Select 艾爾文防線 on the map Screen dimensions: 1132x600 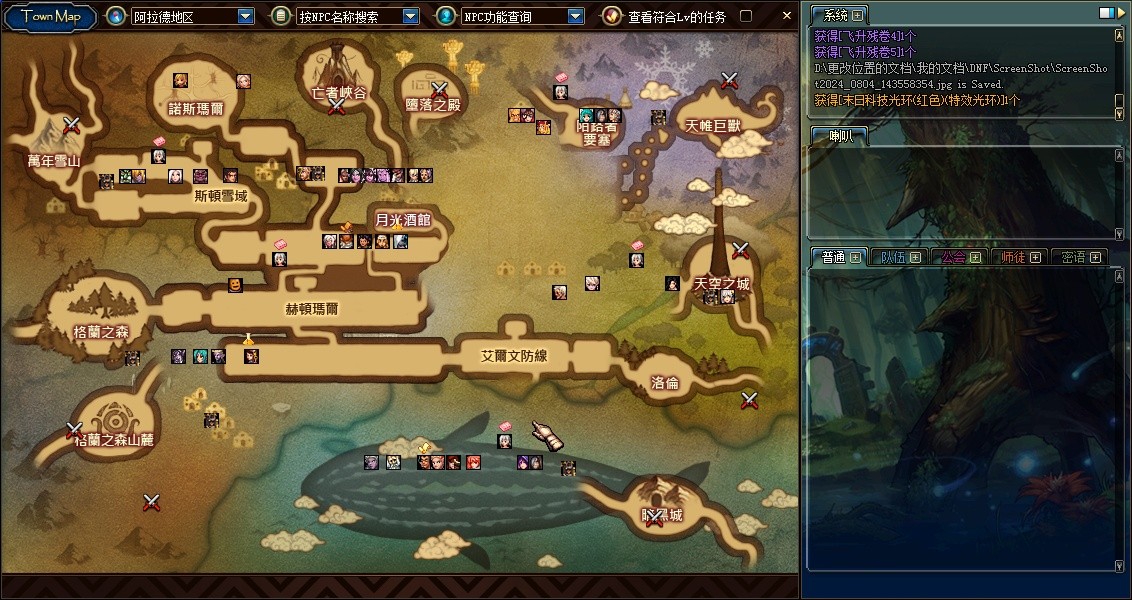click(x=514, y=356)
